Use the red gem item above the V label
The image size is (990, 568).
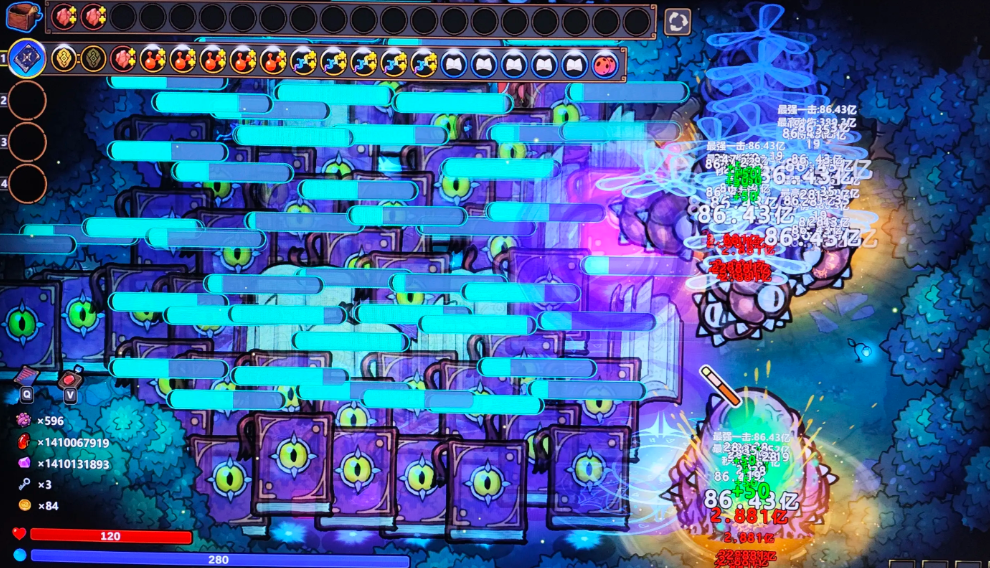click(69, 378)
